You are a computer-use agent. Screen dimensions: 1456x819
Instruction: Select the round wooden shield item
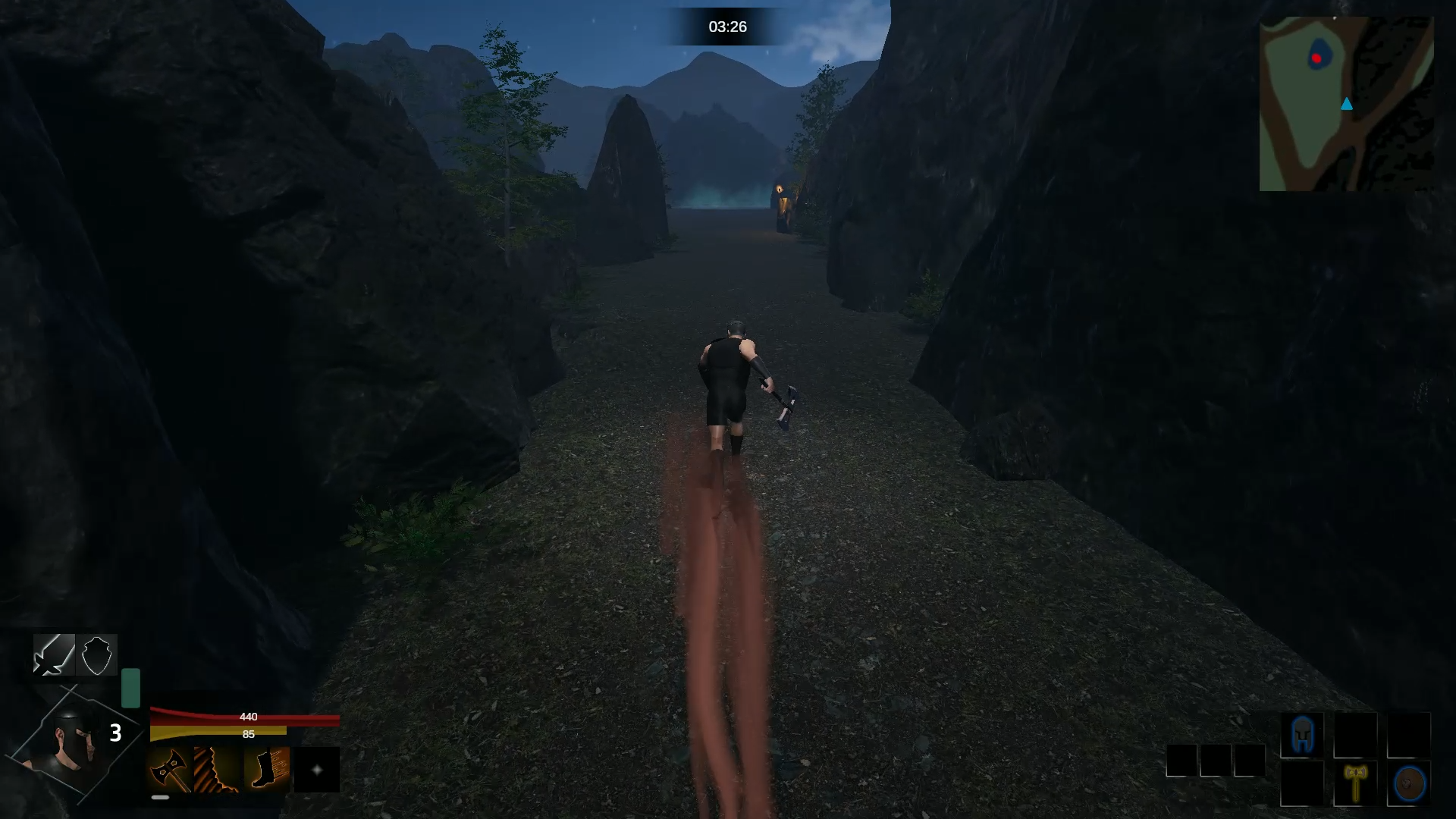point(1407,782)
